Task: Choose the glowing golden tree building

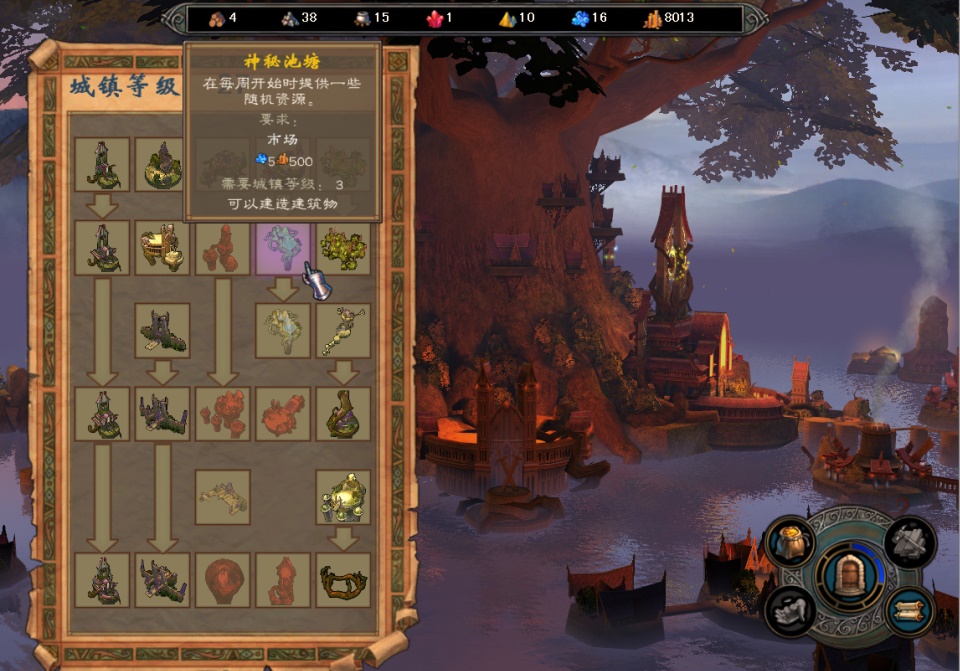Action: [343, 497]
